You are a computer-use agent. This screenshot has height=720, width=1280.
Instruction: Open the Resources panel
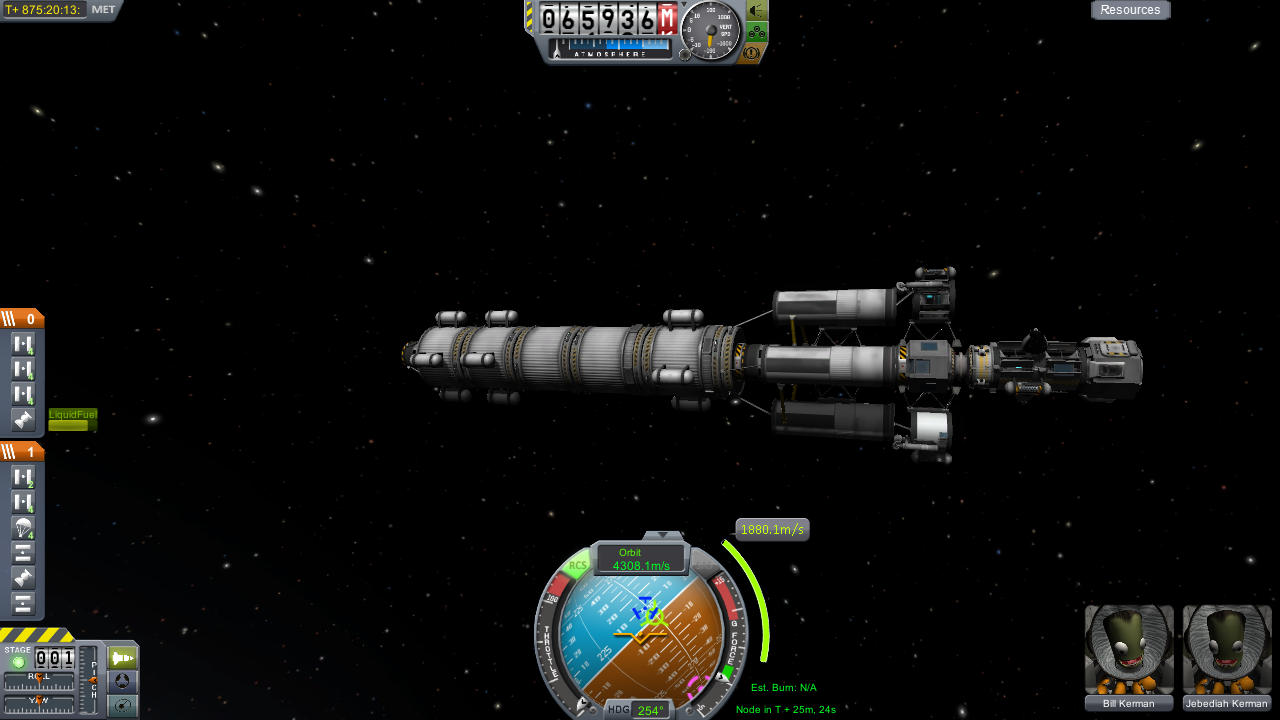point(1130,10)
